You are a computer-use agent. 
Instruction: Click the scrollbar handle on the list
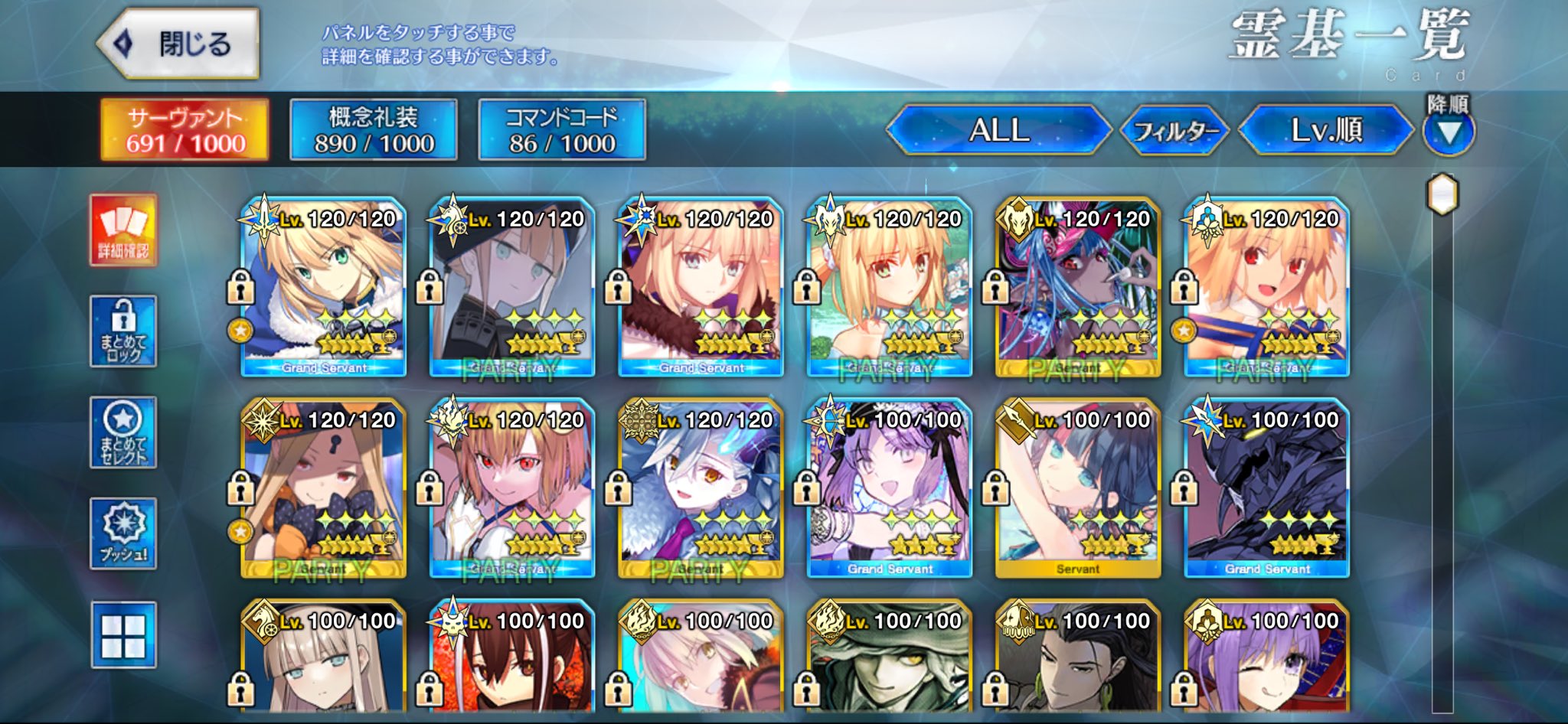[1442, 194]
